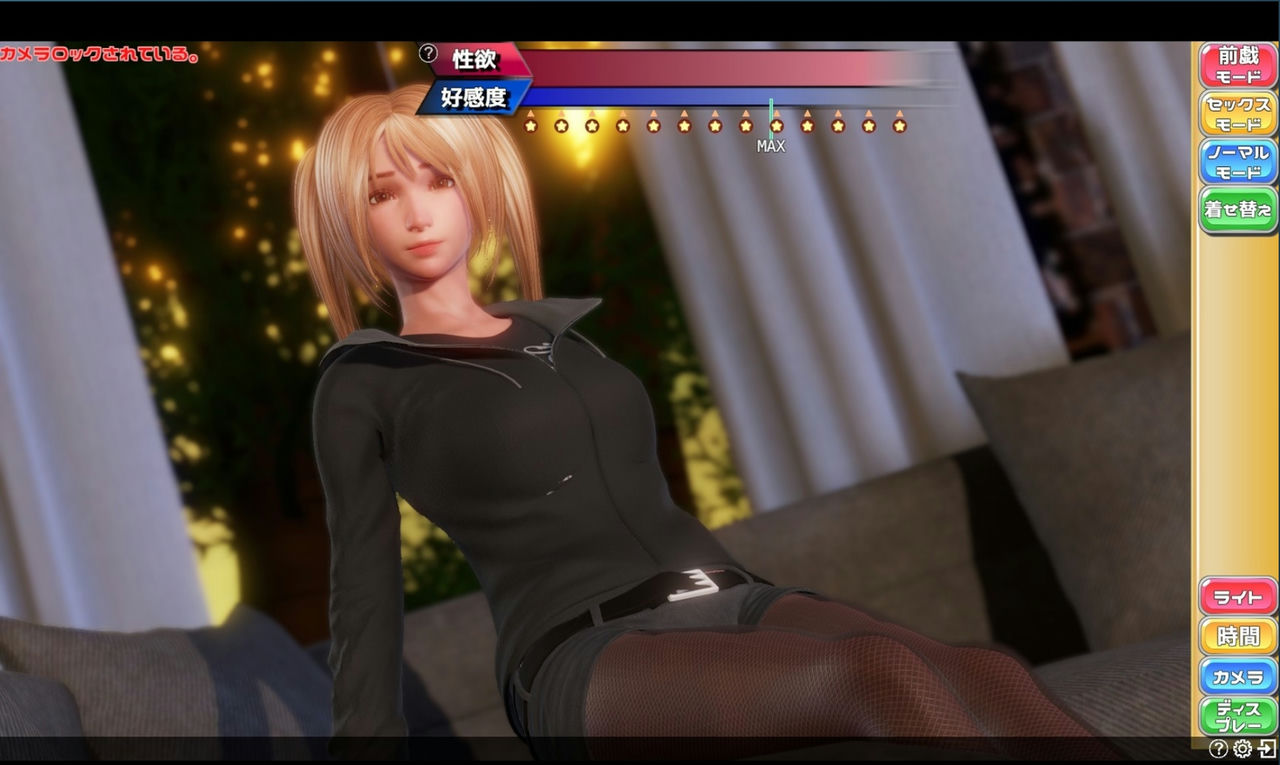
Task: Click the last star on the far right
Action: point(897,125)
